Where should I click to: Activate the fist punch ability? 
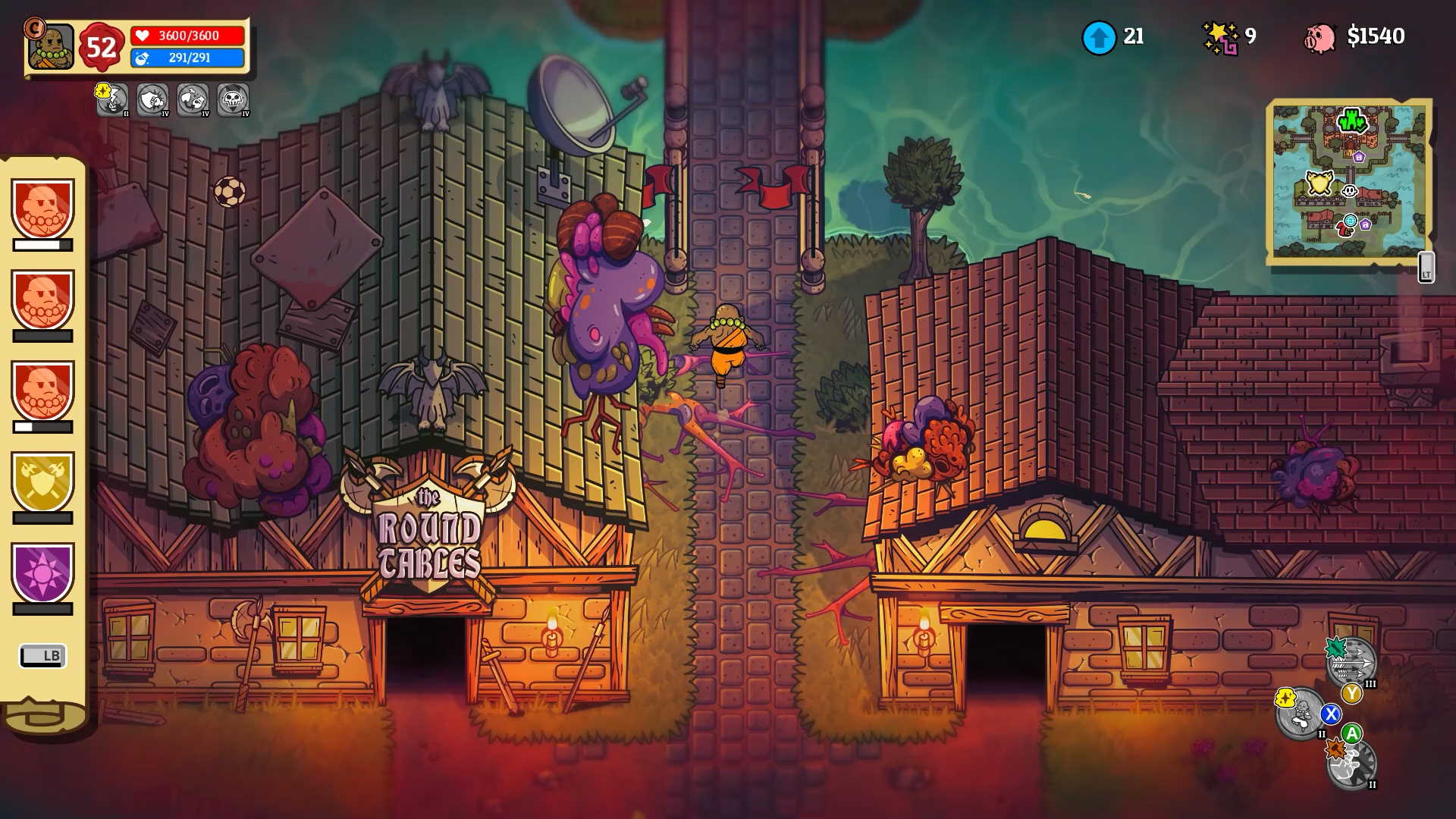1351,764
